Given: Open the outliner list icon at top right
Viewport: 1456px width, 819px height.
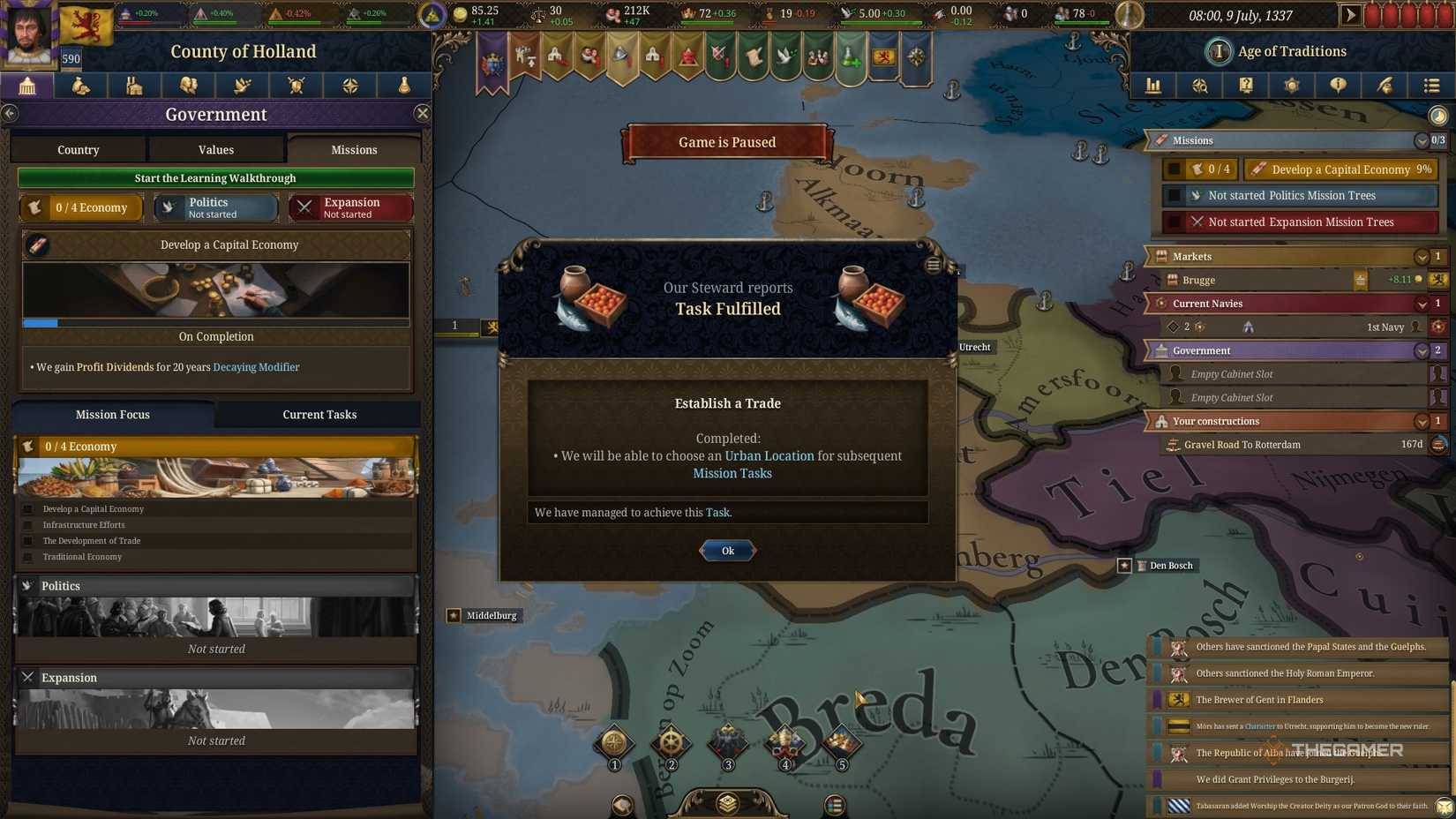Looking at the screenshot, I should pyautogui.click(x=1431, y=86).
